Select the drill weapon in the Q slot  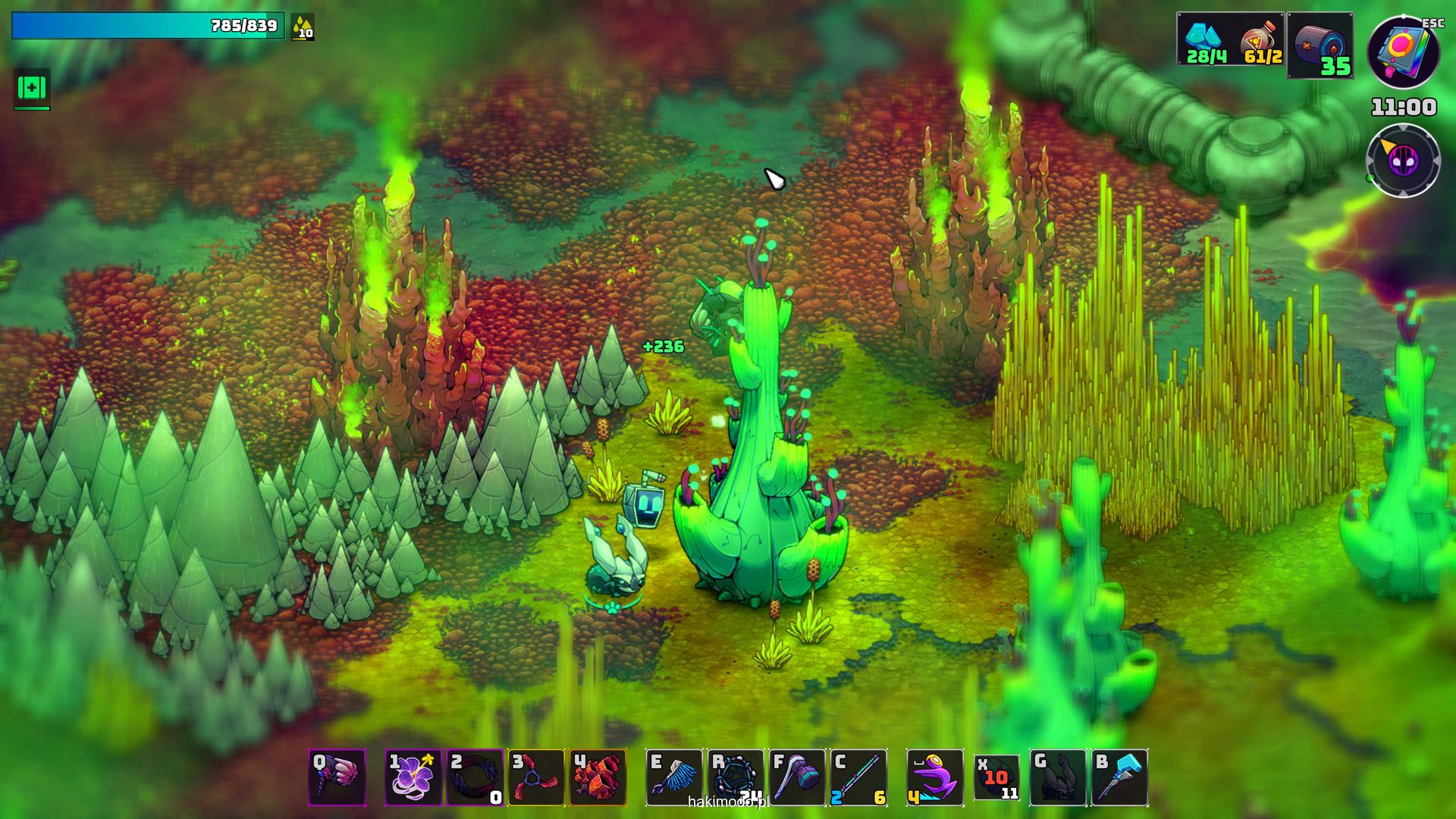coord(337,777)
